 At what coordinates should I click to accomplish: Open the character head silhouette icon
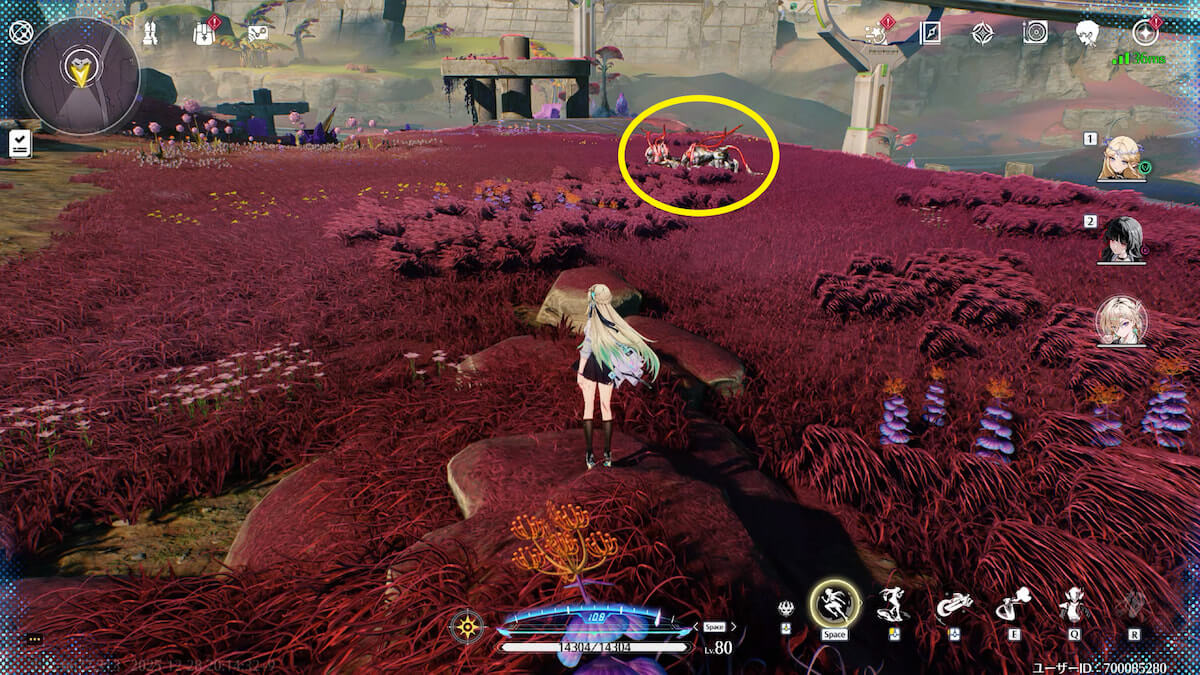1088,33
